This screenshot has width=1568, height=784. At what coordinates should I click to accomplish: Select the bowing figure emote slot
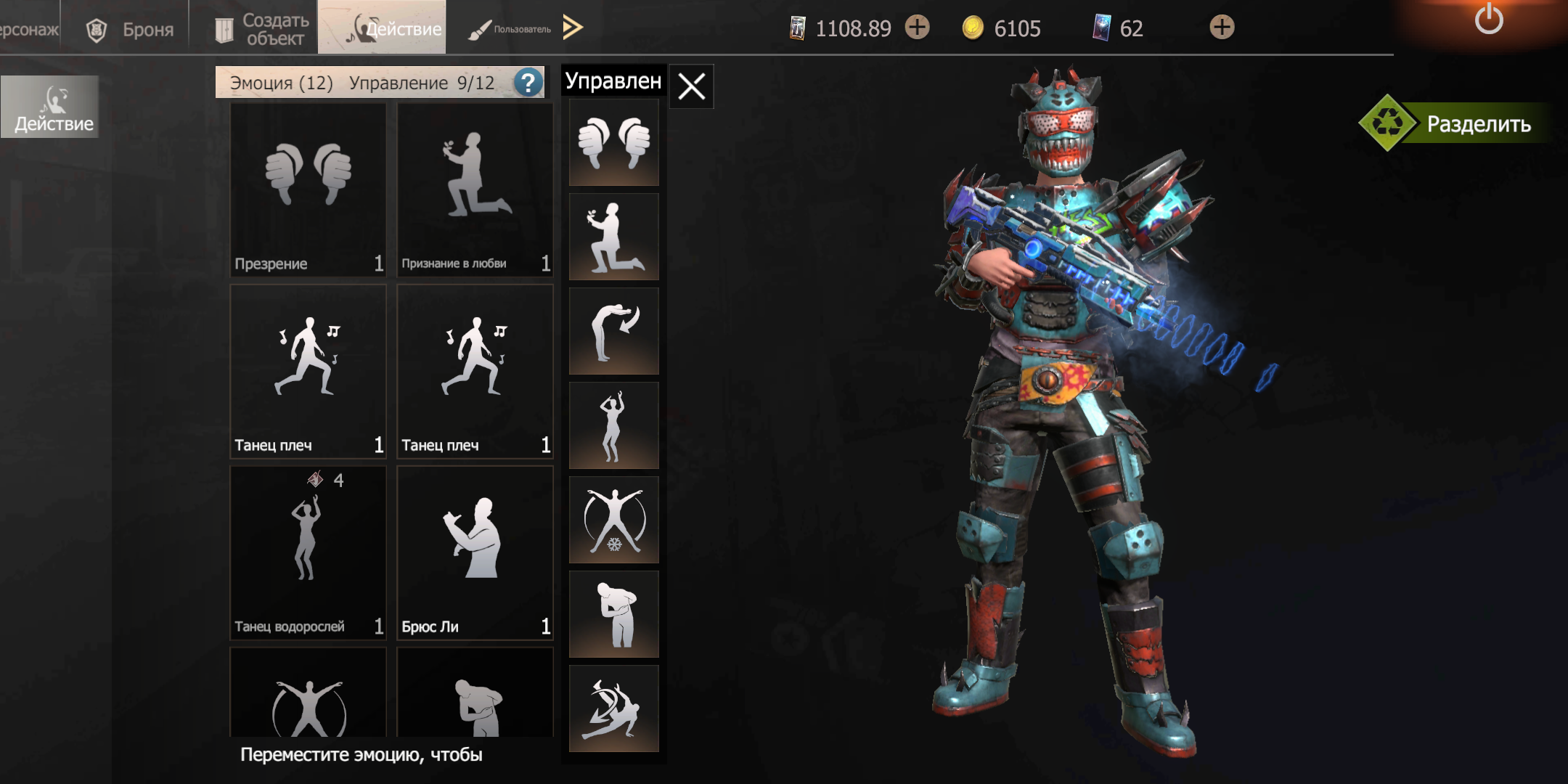coord(614,331)
